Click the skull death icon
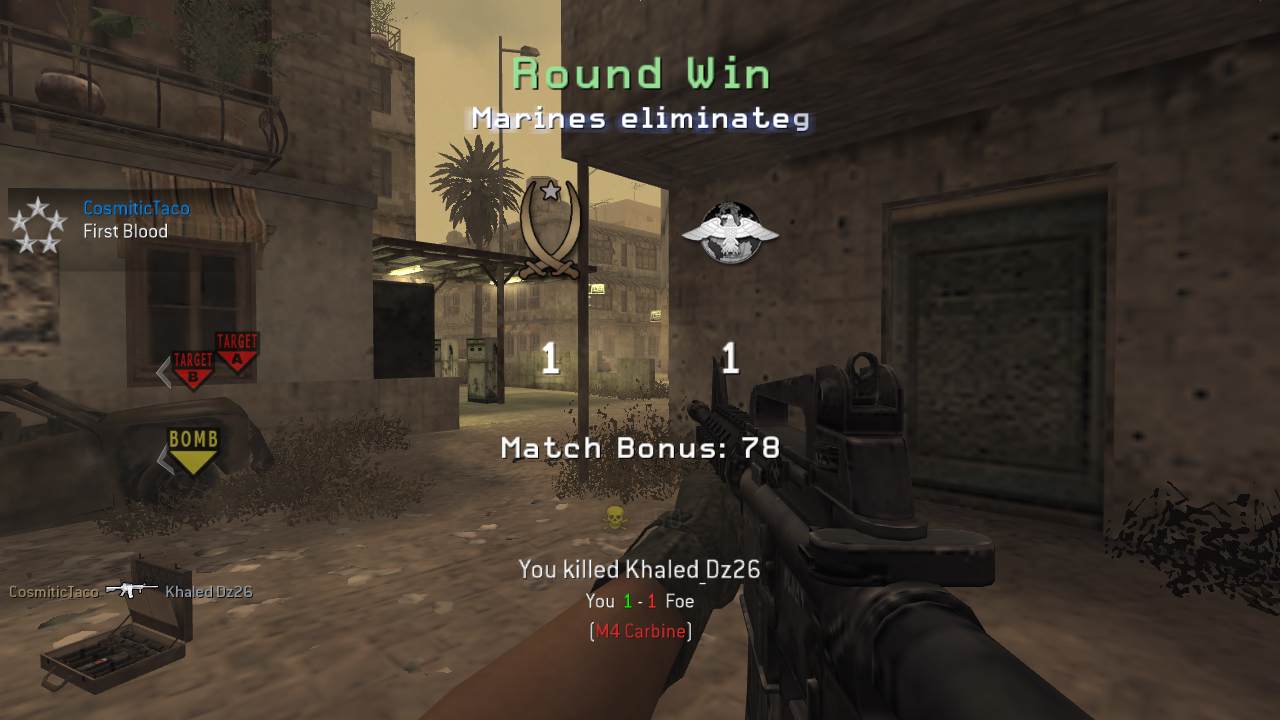The image size is (1280, 720). coord(615,519)
